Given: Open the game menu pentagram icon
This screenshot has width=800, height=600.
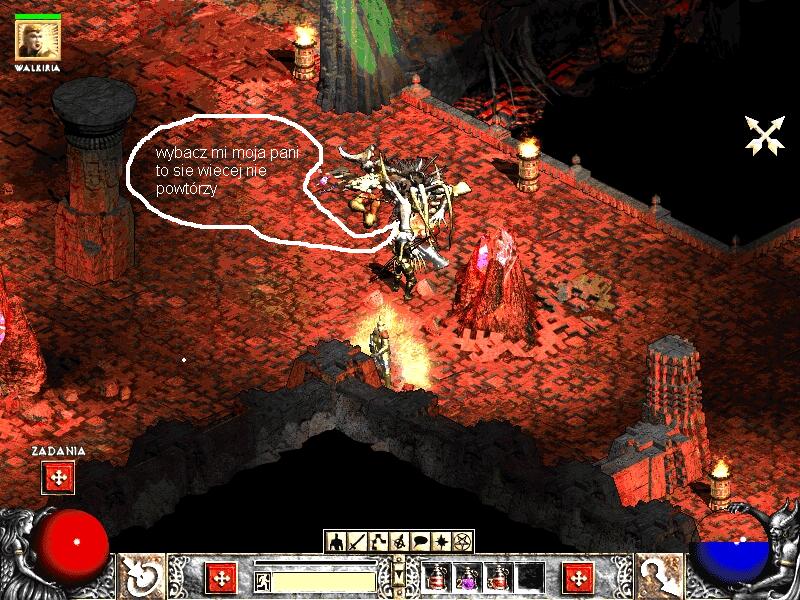Looking at the screenshot, I should pyautogui.click(x=462, y=541).
